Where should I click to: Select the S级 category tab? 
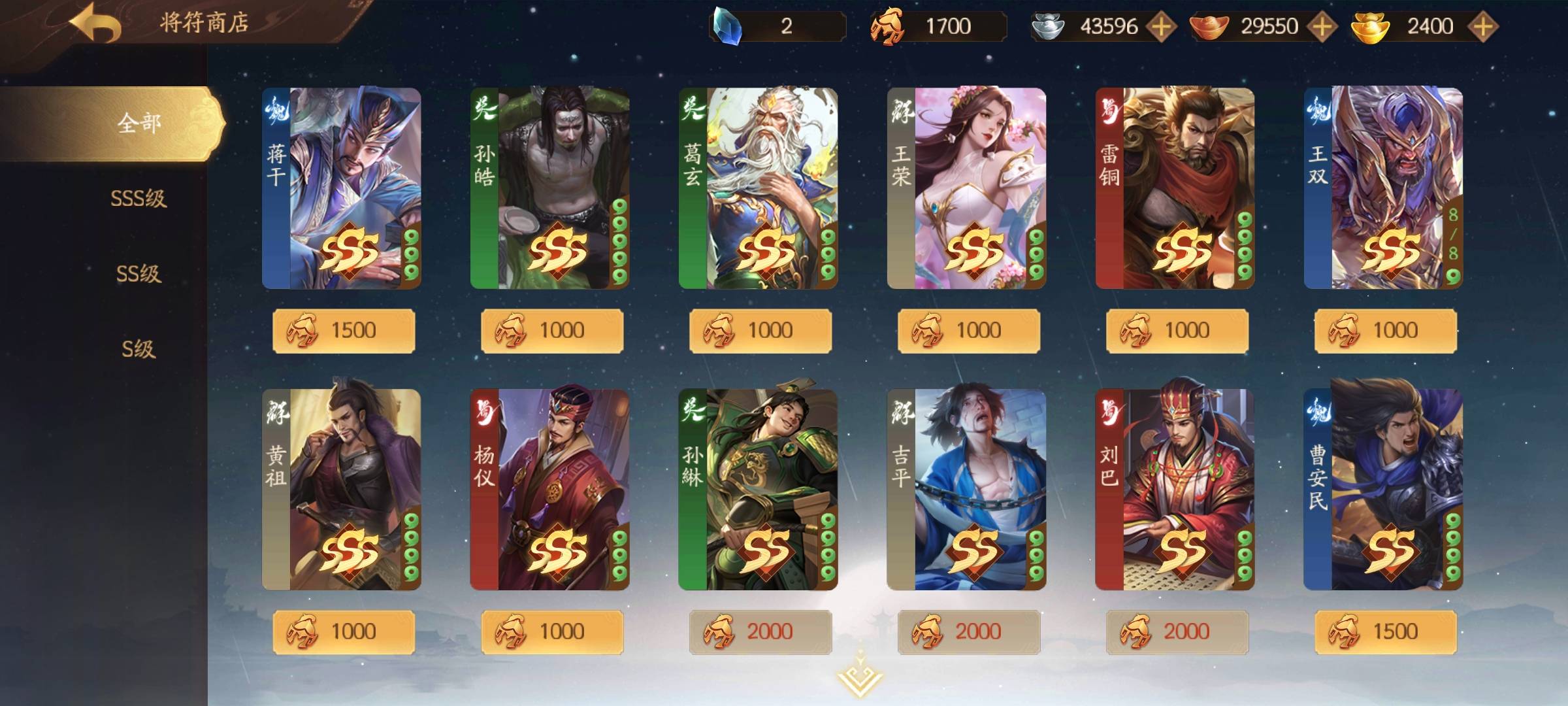click(139, 348)
